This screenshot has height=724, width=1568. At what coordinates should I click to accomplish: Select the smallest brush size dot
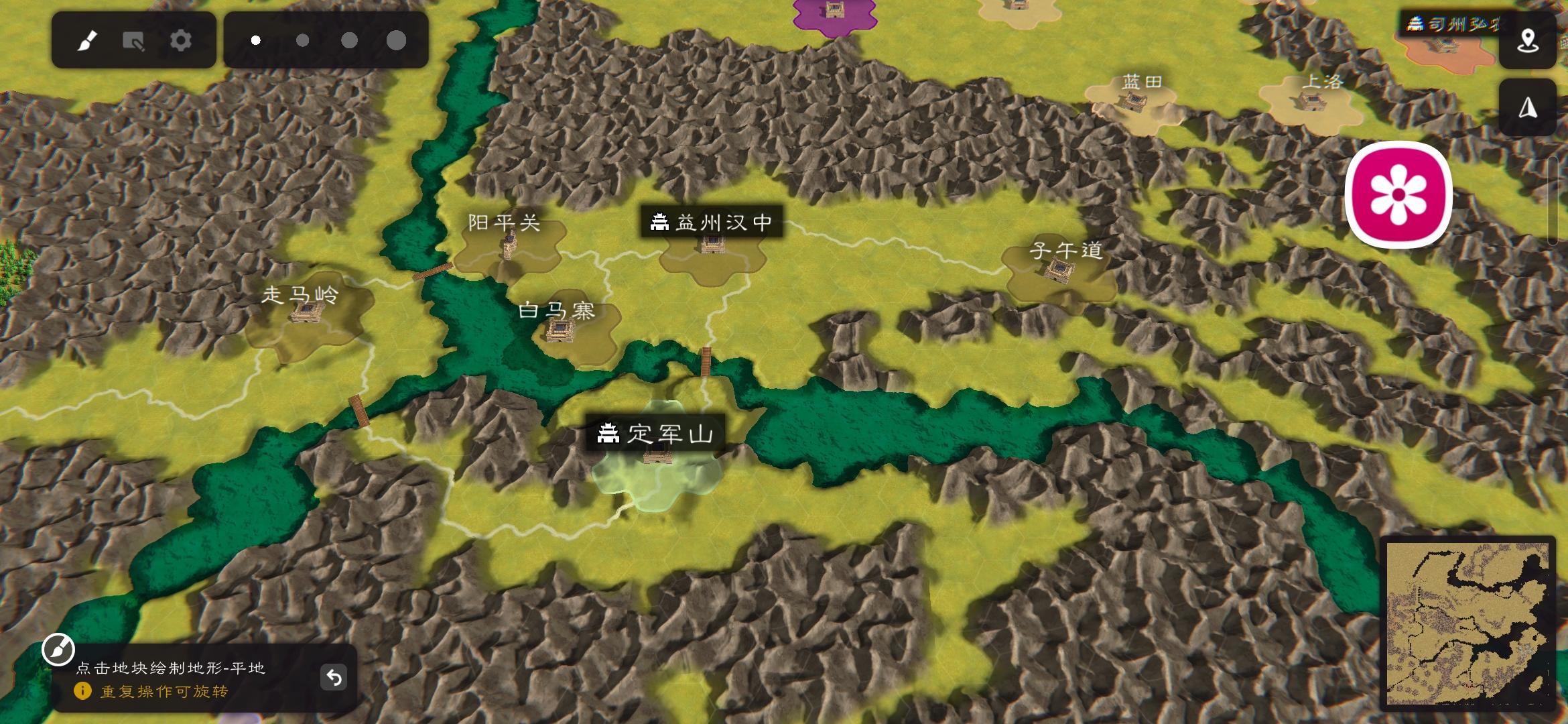pyautogui.click(x=255, y=40)
